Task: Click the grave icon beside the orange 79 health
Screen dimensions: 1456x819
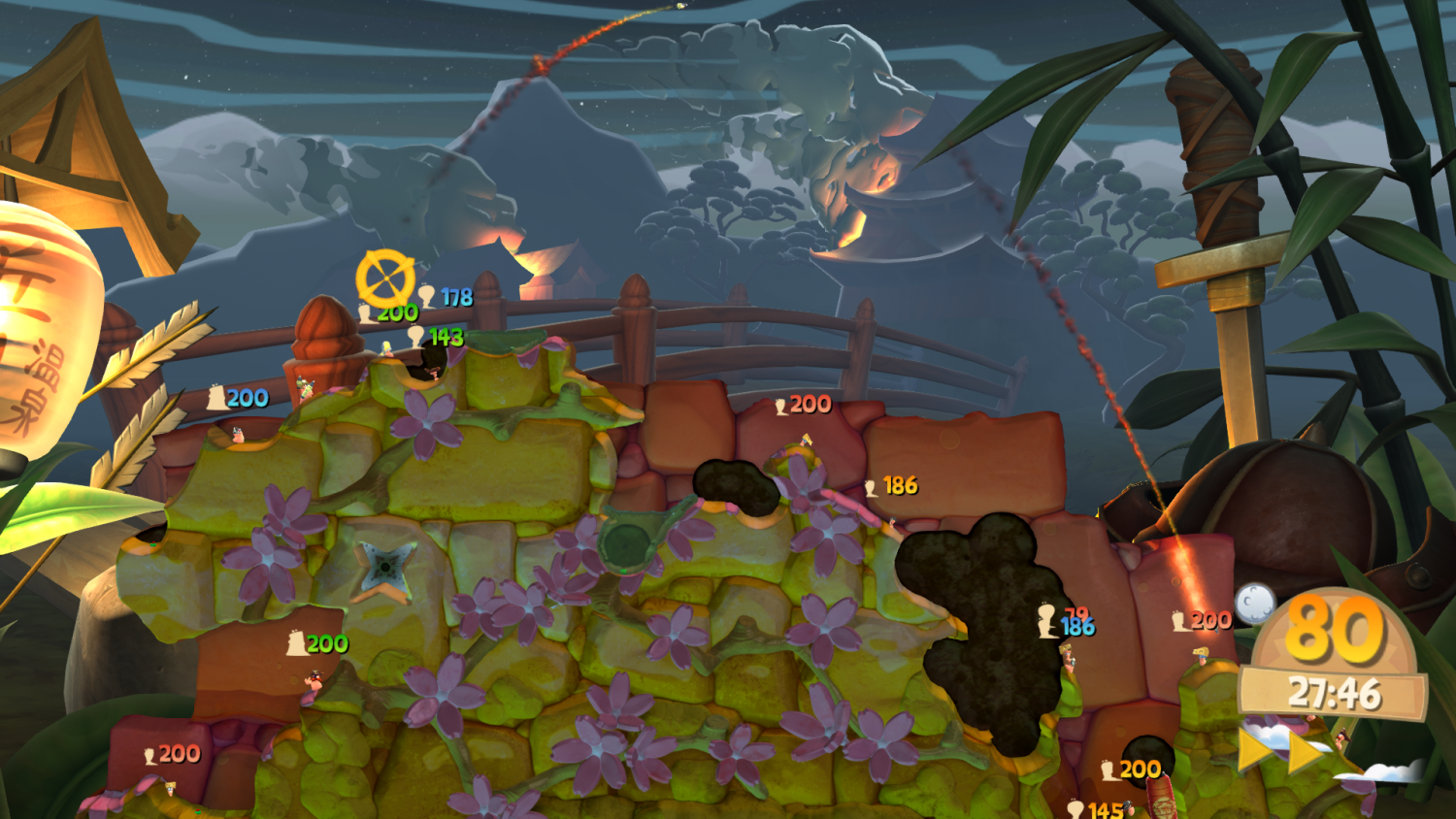Action: click(1045, 617)
